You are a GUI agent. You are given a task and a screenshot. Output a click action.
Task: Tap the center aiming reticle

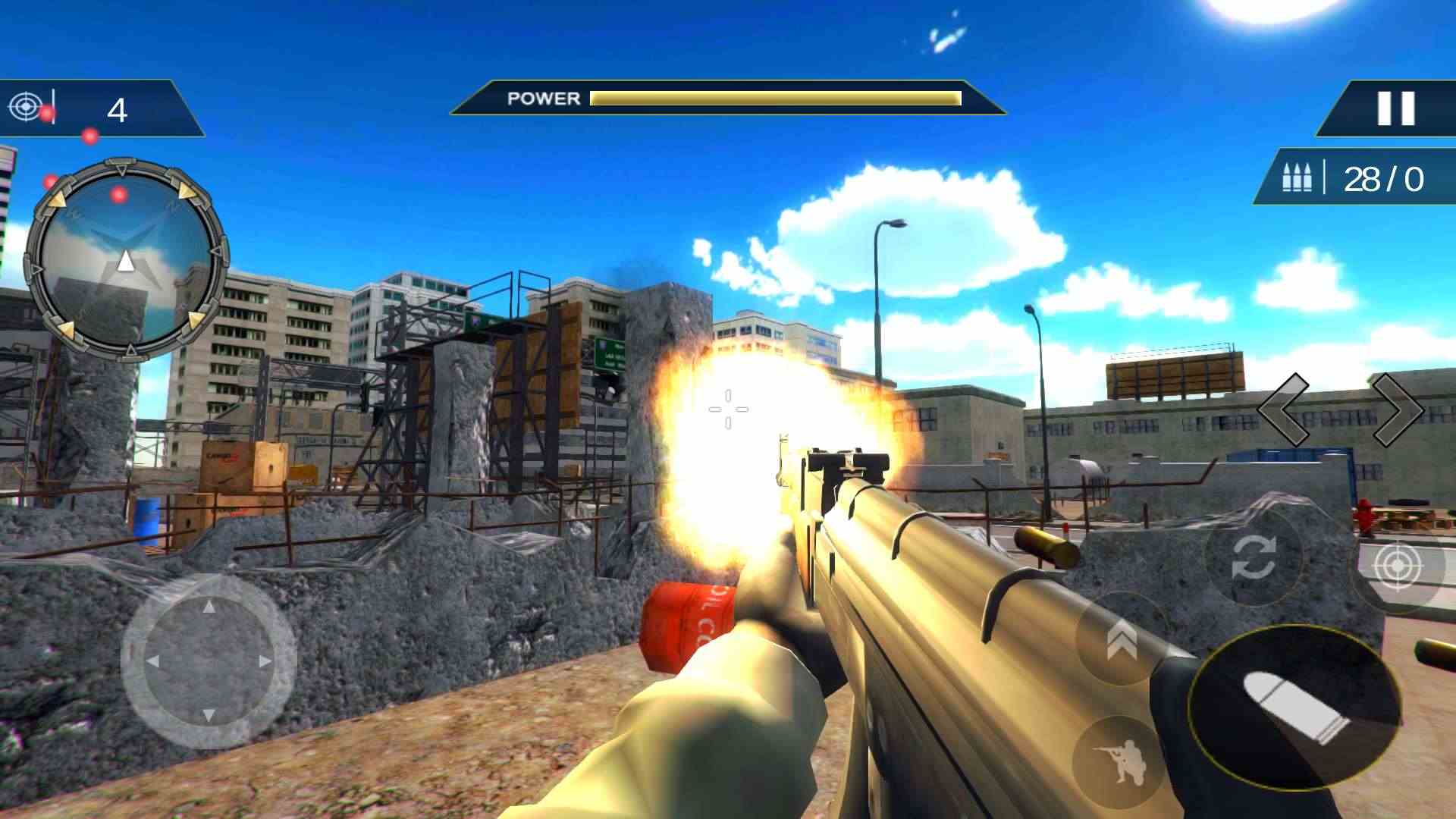click(x=726, y=409)
